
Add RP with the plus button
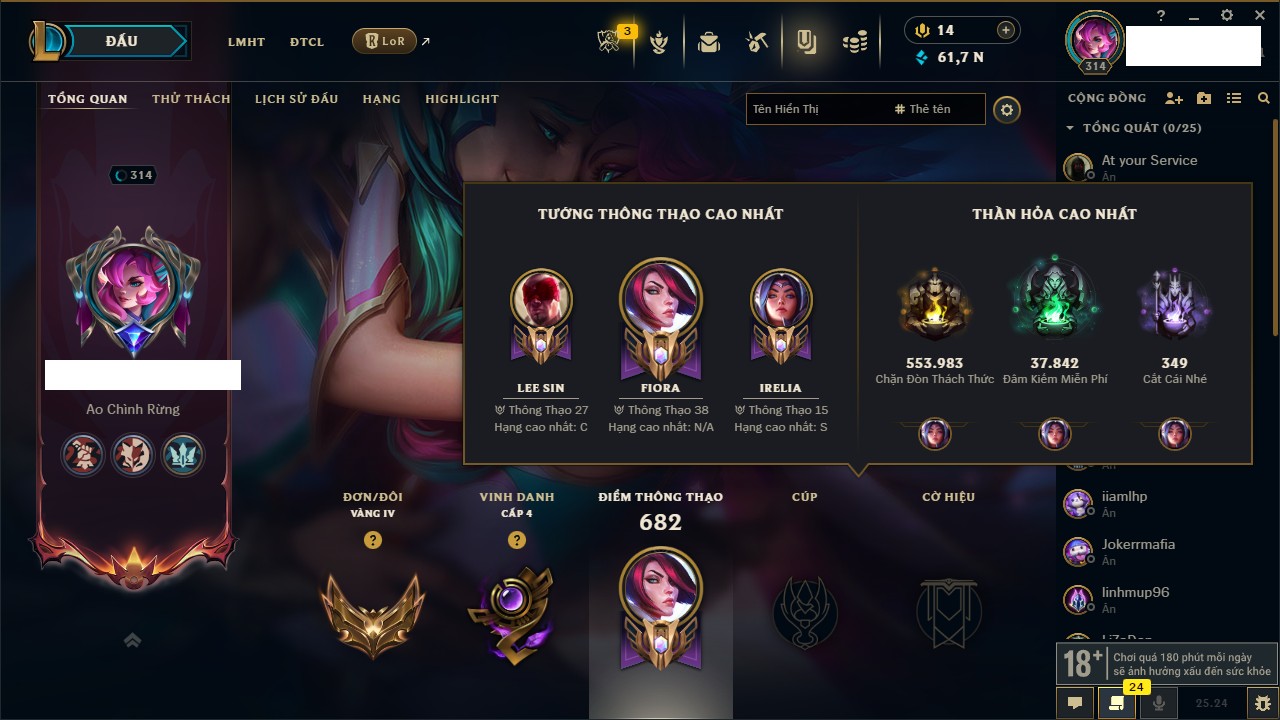1006,30
